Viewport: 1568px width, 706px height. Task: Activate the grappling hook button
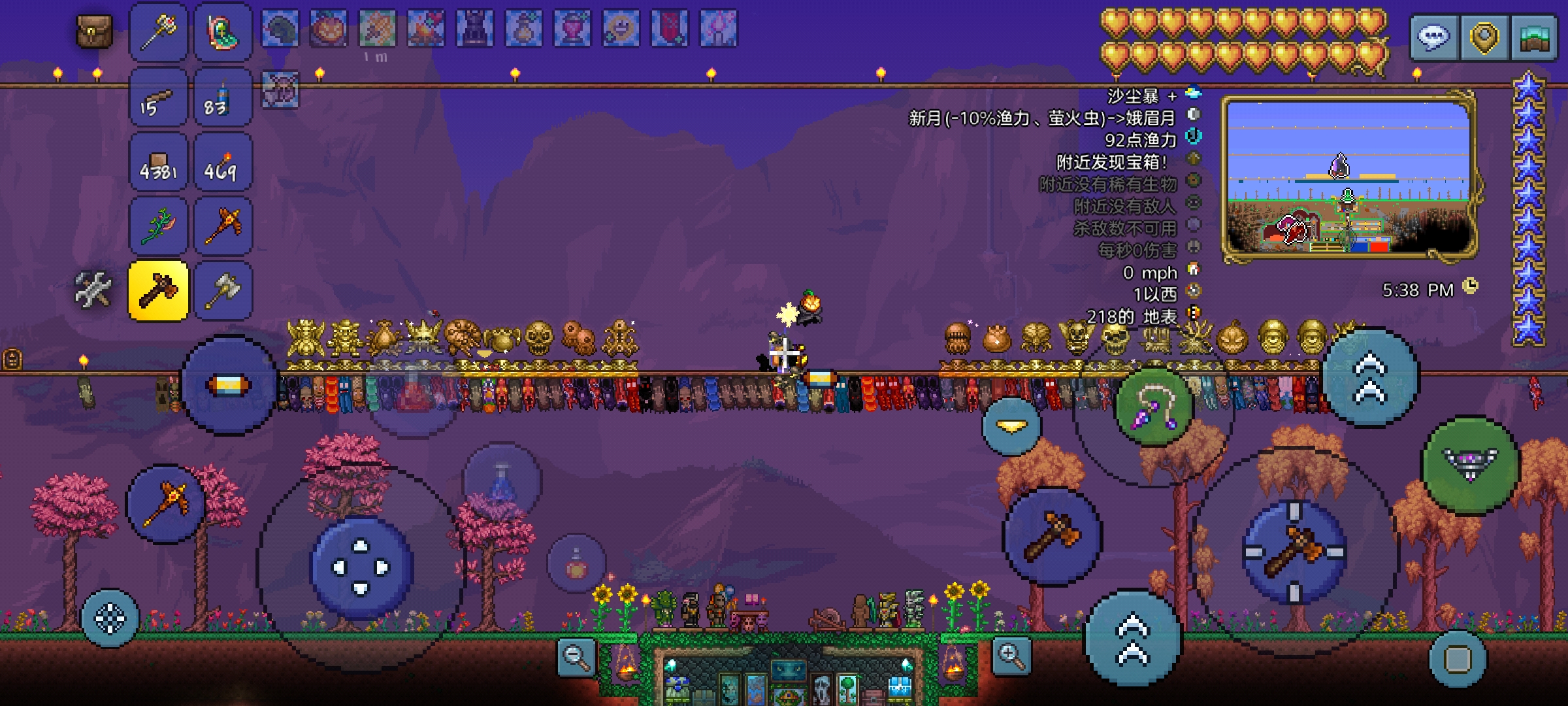click(x=1154, y=407)
